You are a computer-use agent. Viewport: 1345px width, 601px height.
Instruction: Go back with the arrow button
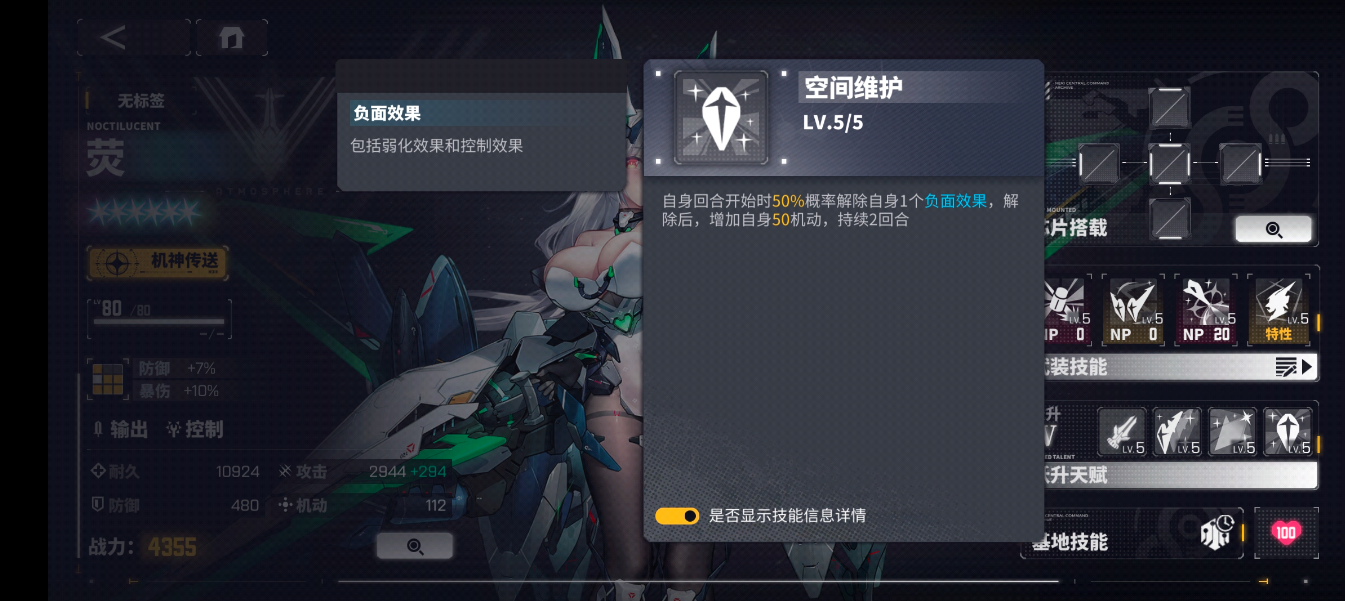pyautogui.click(x=114, y=38)
